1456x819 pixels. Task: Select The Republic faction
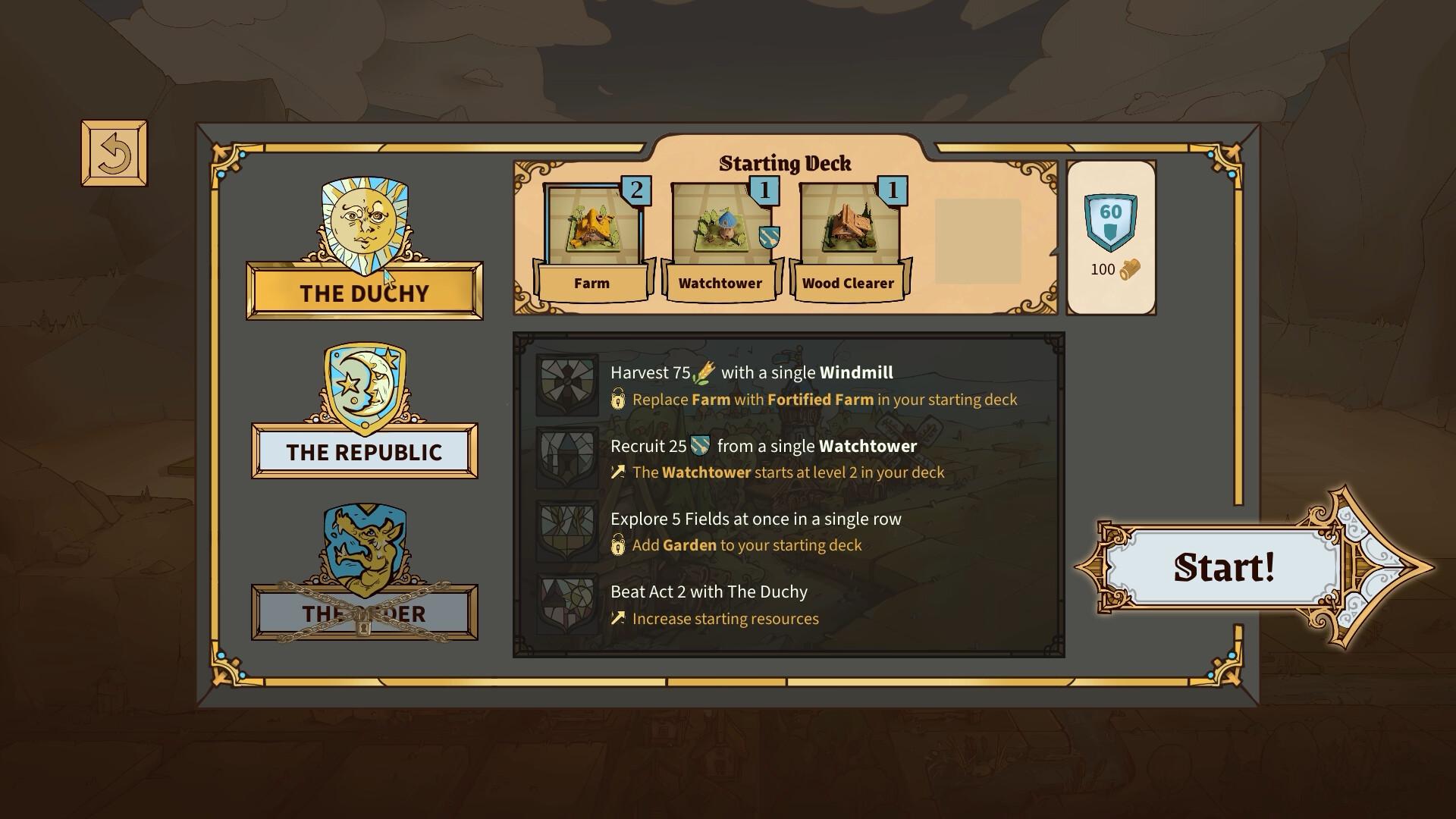365,453
